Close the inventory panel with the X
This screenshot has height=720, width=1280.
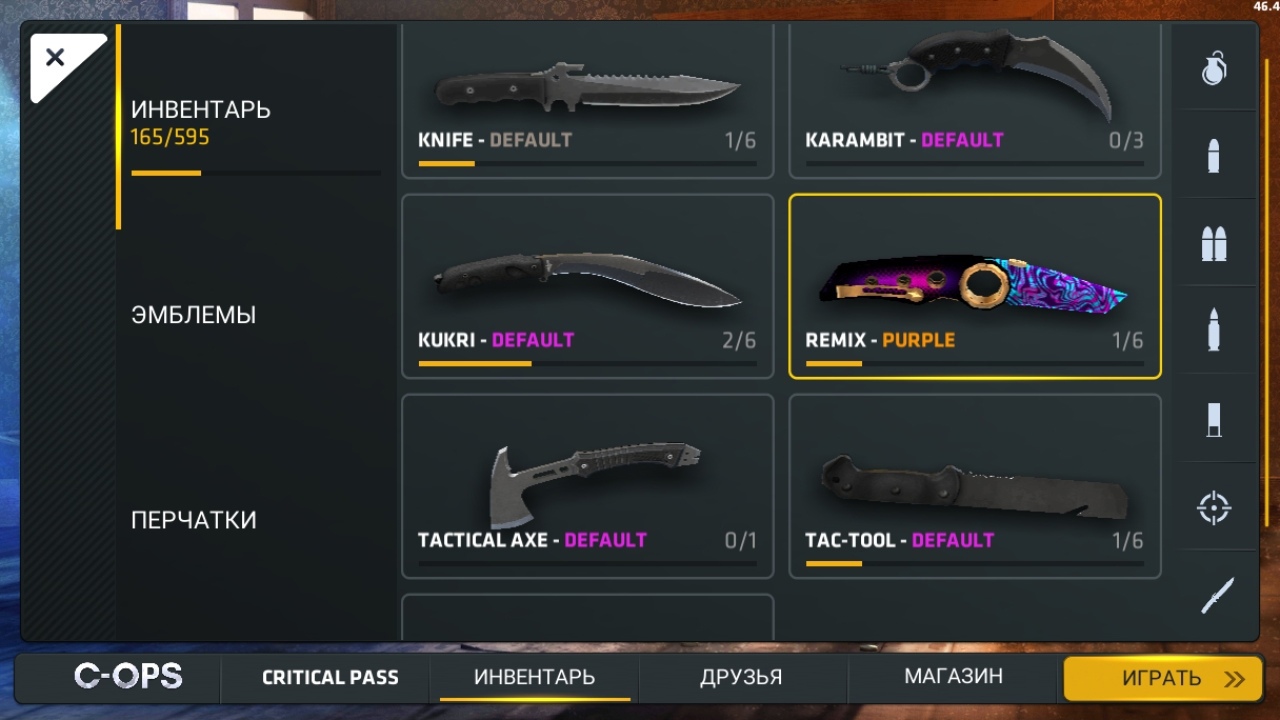point(56,58)
